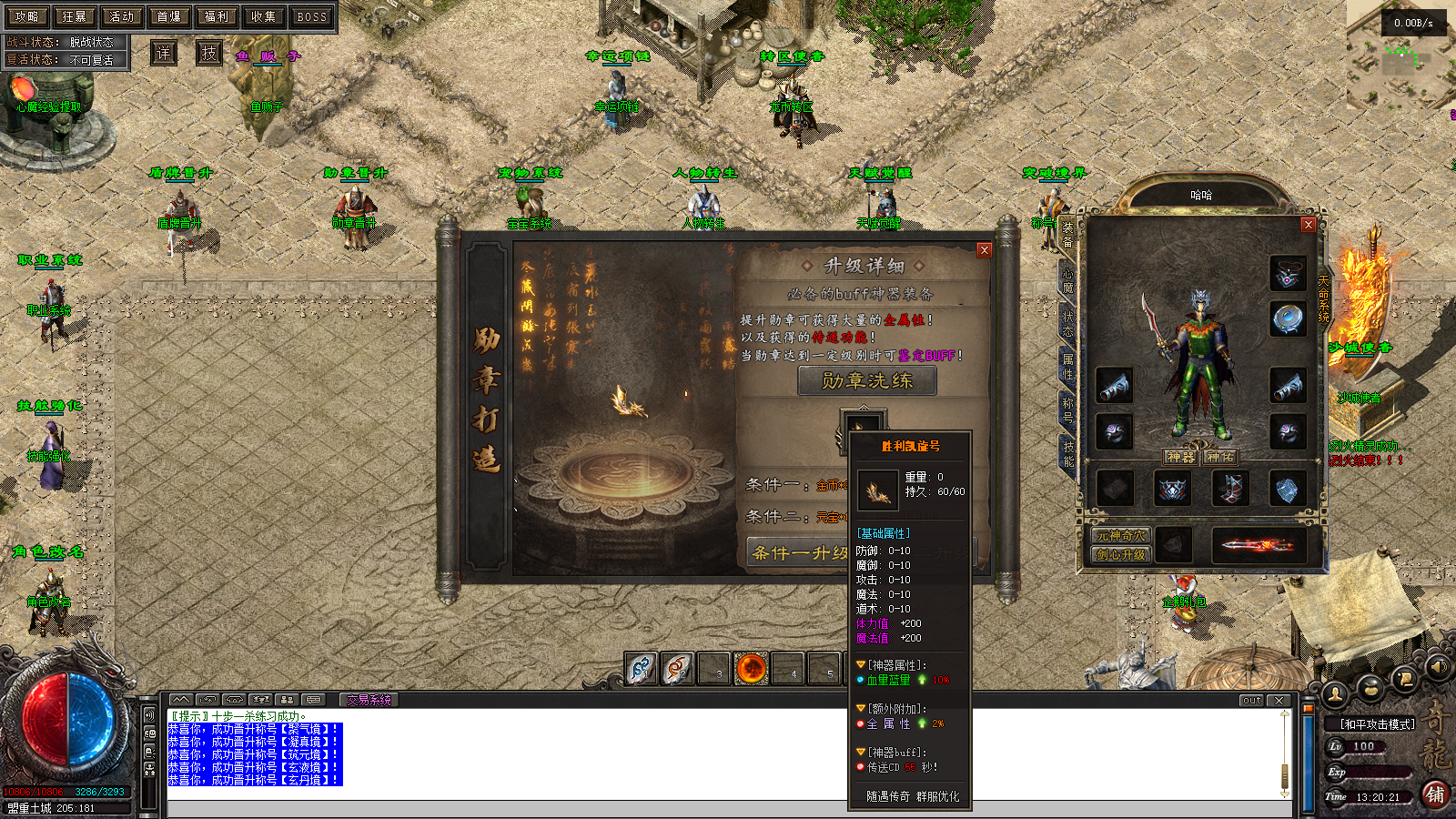
Task: Click the 神佑 blessing button
Action: coord(1220,457)
